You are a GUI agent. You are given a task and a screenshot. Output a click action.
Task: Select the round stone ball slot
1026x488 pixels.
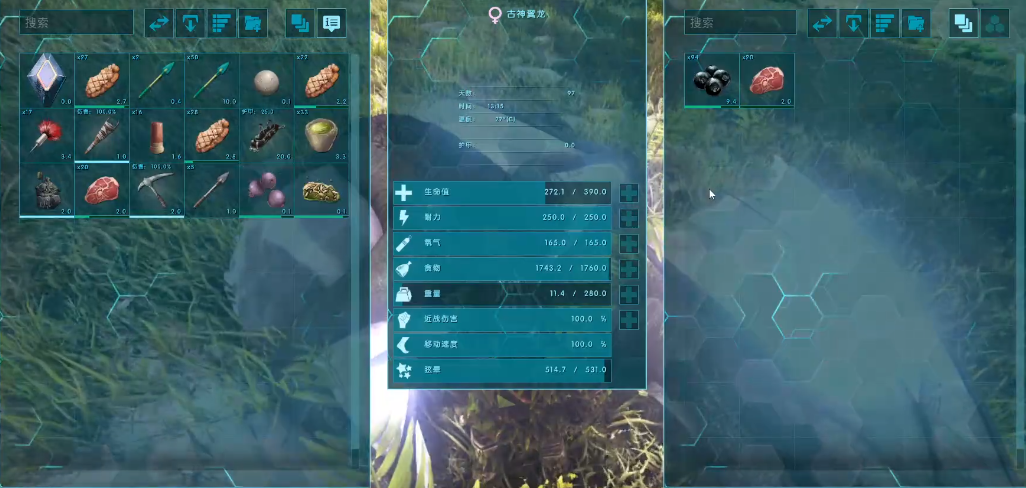click(265, 80)
